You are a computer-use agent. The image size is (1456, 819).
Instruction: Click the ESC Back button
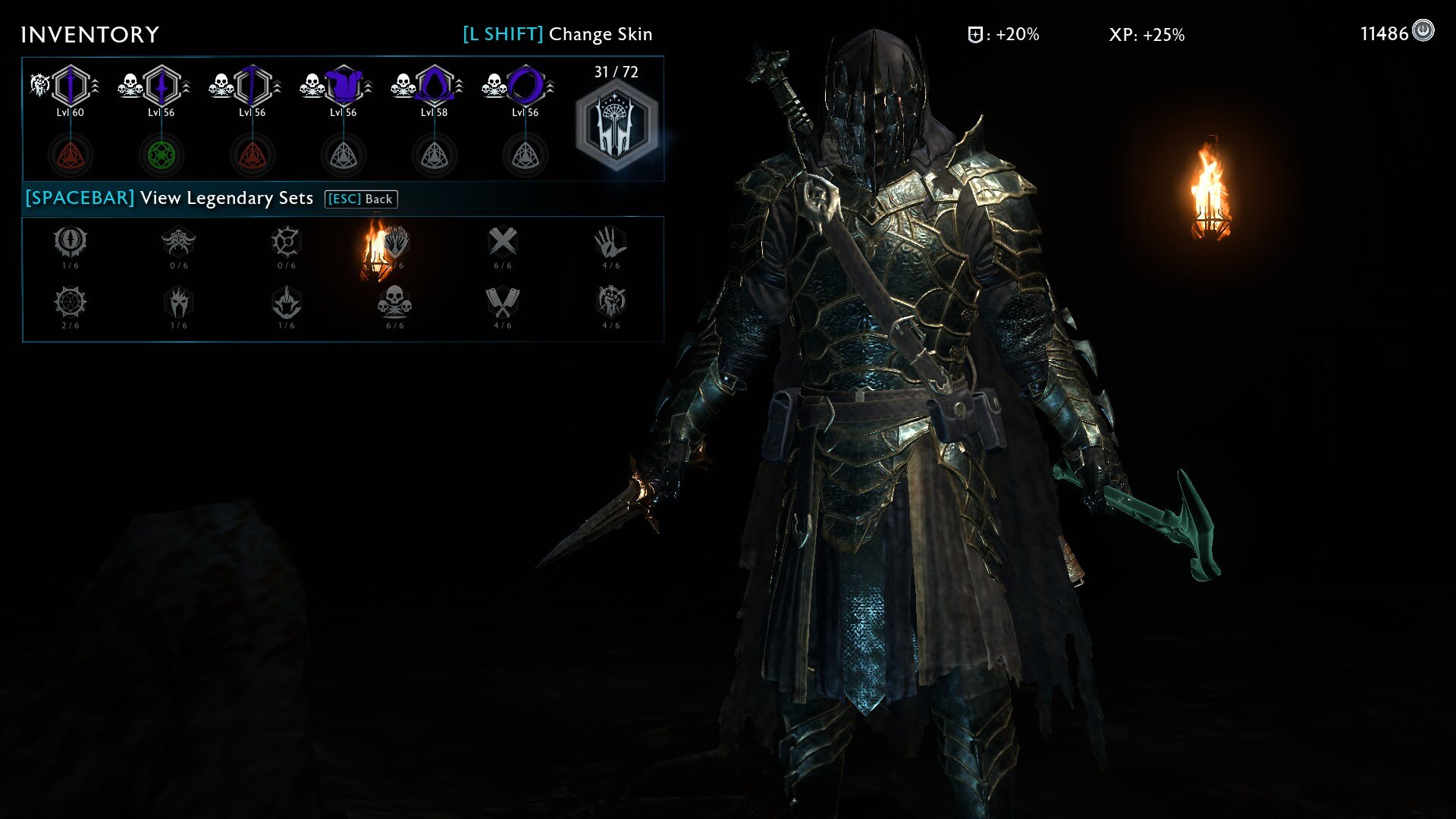[x=362, y=199]
